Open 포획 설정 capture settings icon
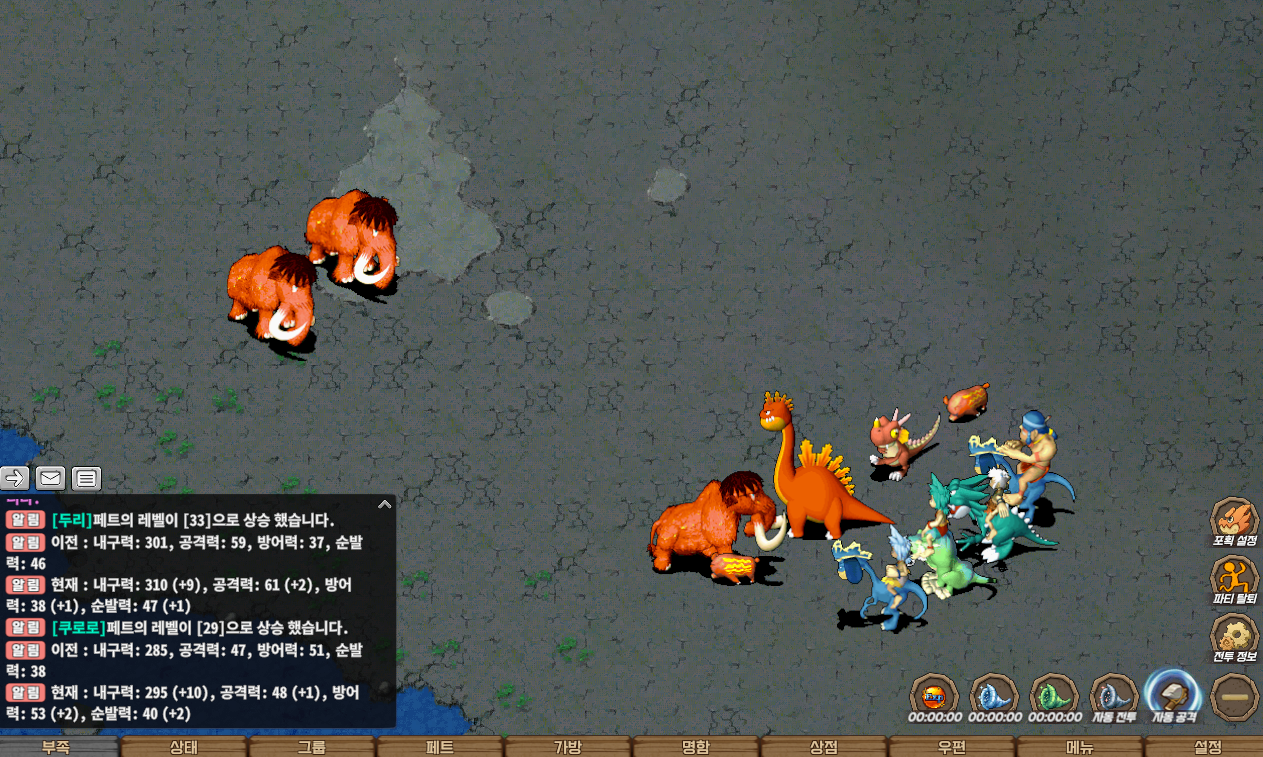 coord(1234,519)
